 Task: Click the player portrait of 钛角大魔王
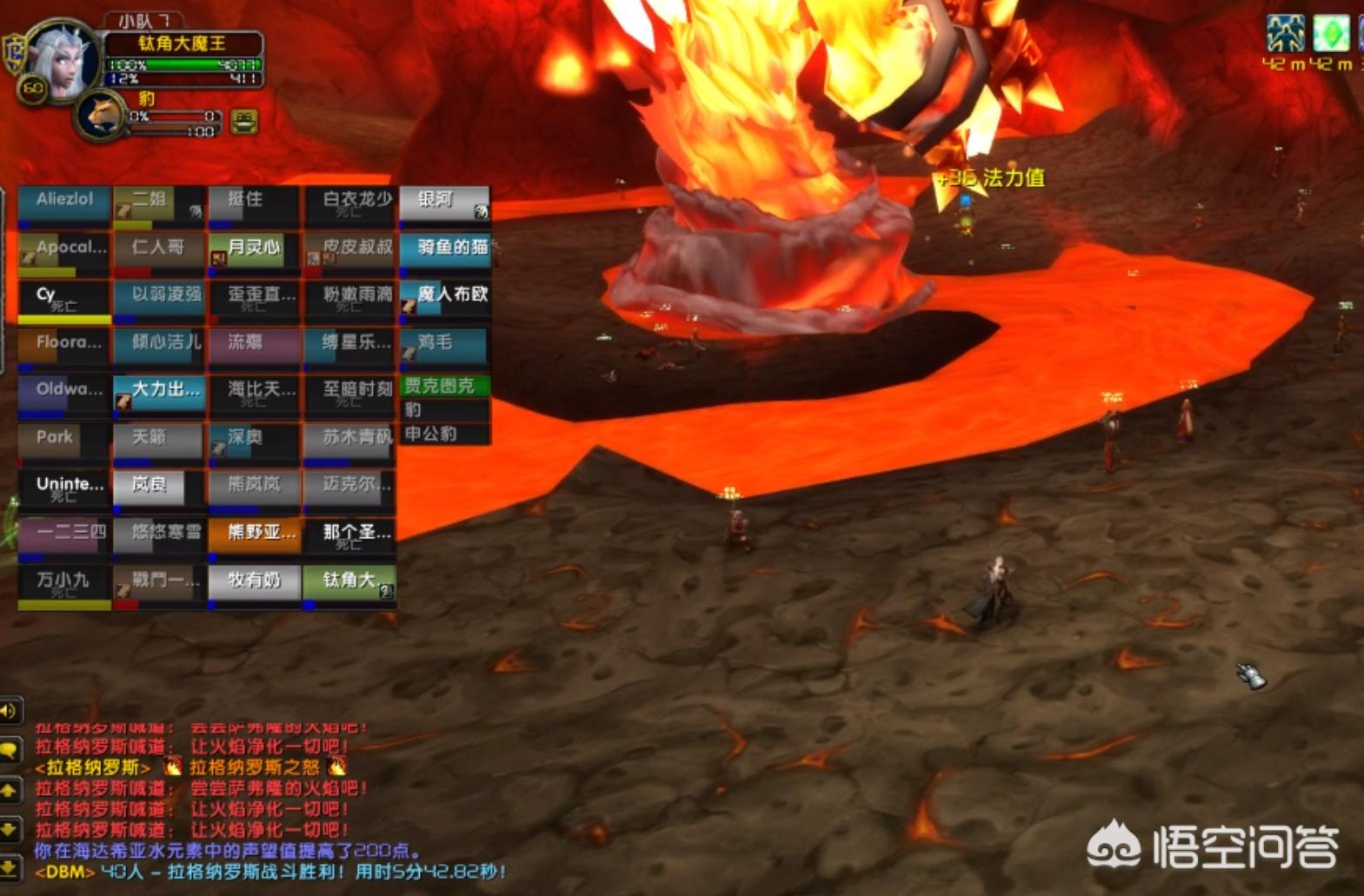pos(61,61)
